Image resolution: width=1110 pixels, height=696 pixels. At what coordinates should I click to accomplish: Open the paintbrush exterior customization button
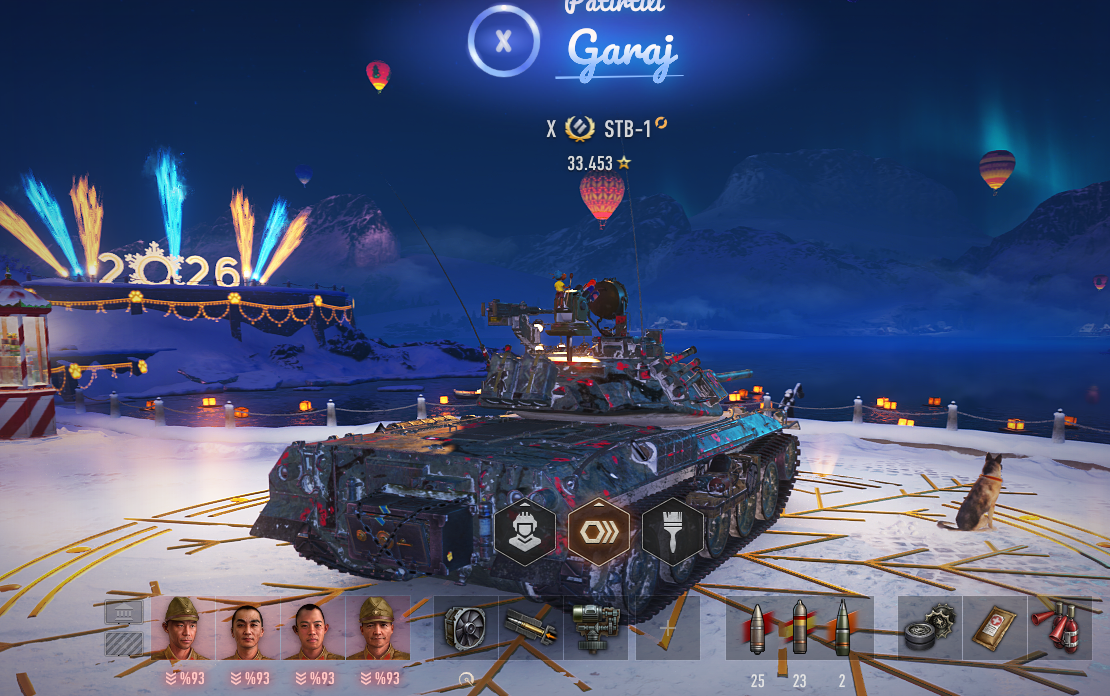tap(673, 531)
